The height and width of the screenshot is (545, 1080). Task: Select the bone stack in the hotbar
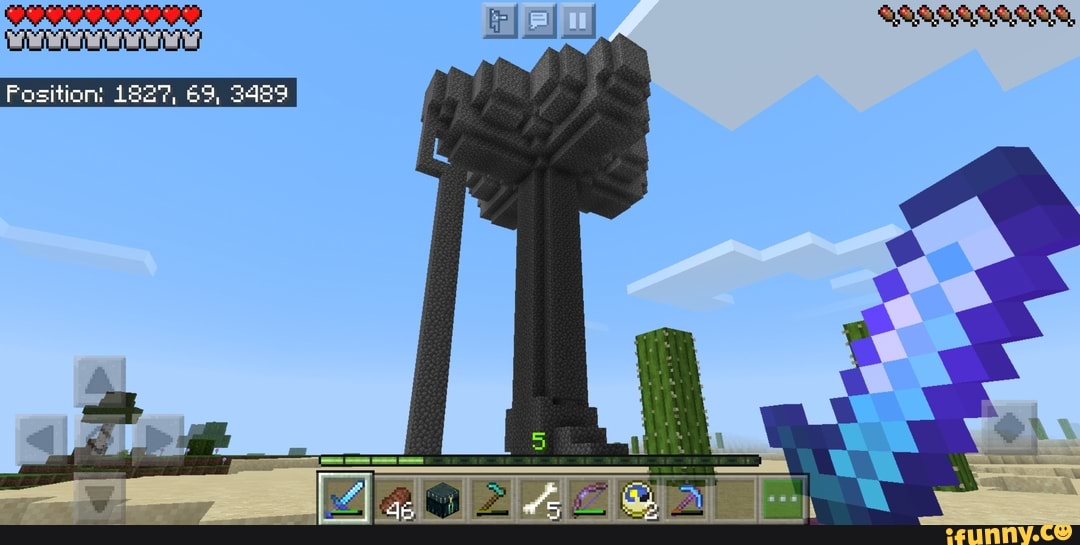point(539,497)
